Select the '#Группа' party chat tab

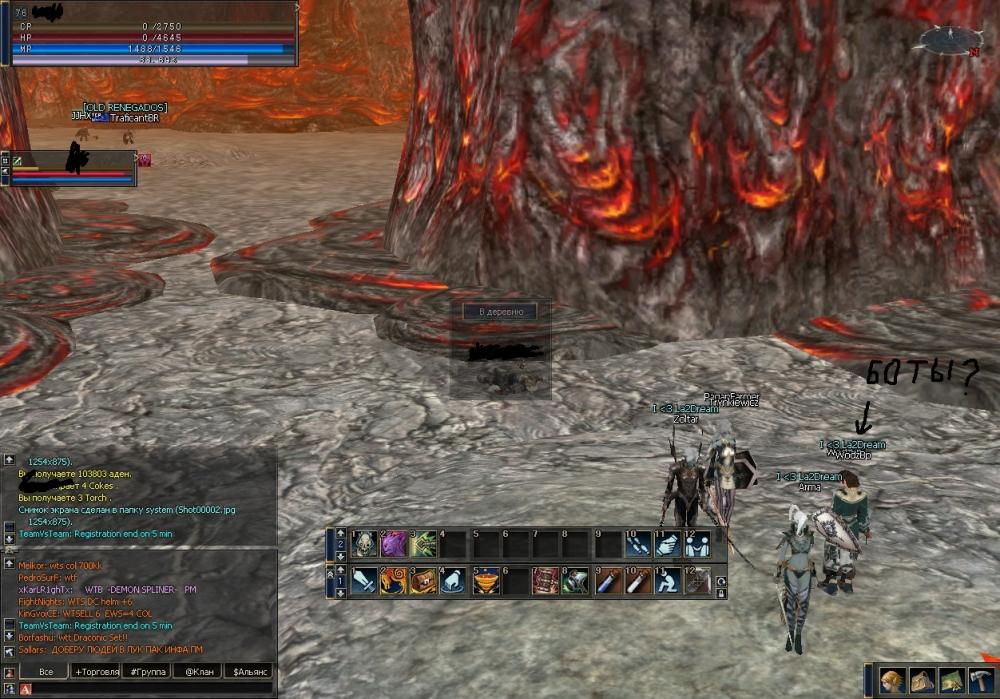point(147,671)
